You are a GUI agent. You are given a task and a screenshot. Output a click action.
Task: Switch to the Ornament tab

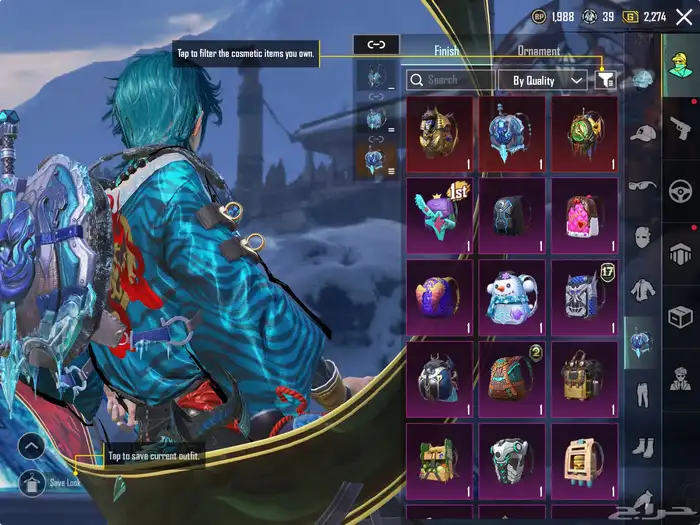[538, 51]
